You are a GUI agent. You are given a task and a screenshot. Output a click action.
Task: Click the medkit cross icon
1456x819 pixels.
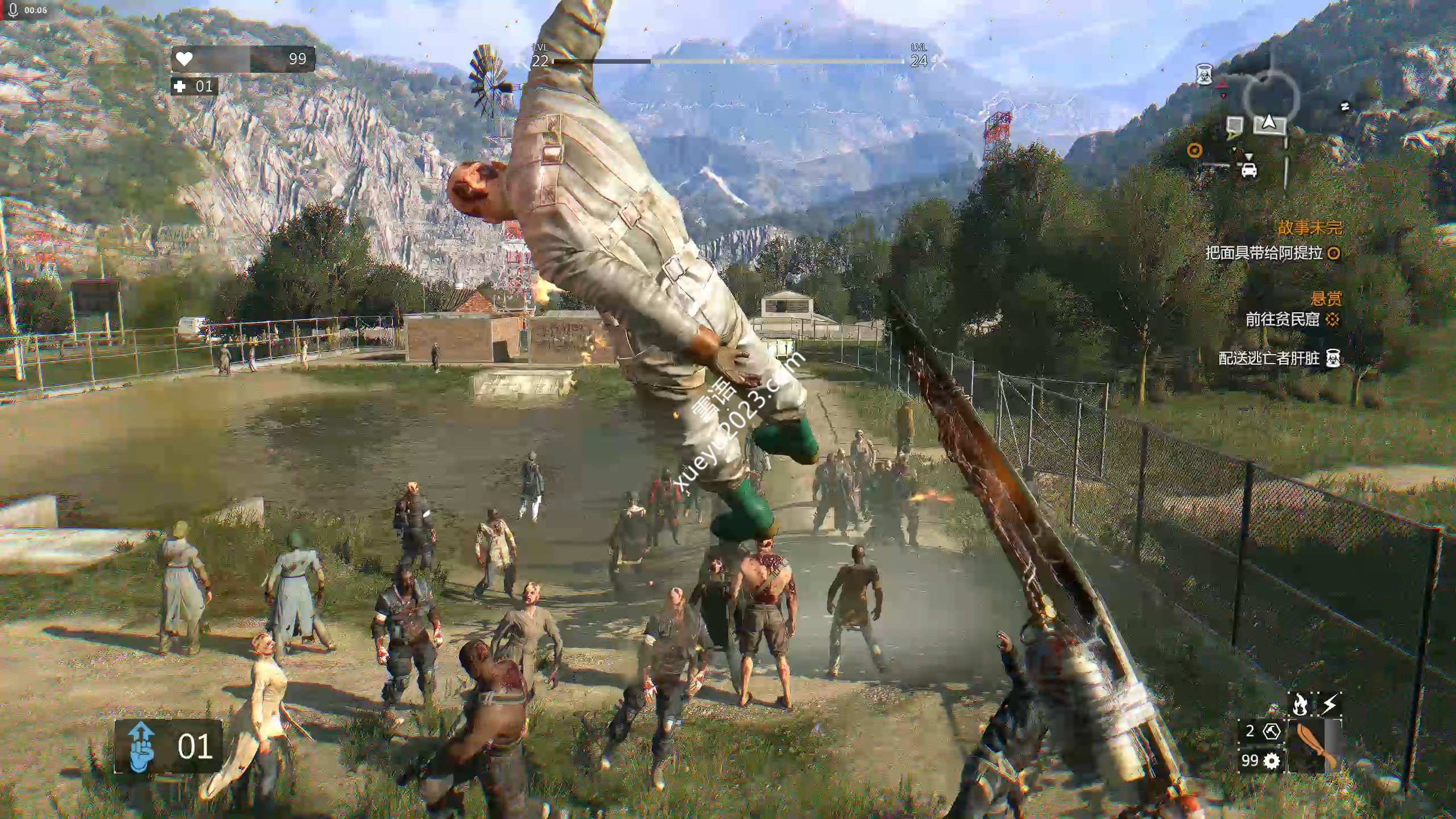tap(180, 86)
